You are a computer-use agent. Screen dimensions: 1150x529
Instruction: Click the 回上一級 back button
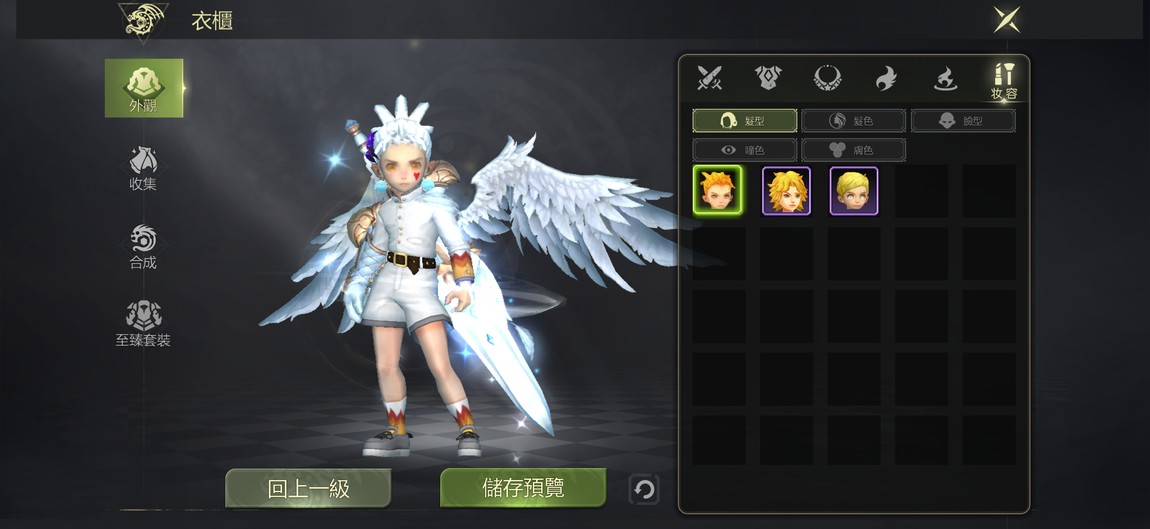[308, 488]
